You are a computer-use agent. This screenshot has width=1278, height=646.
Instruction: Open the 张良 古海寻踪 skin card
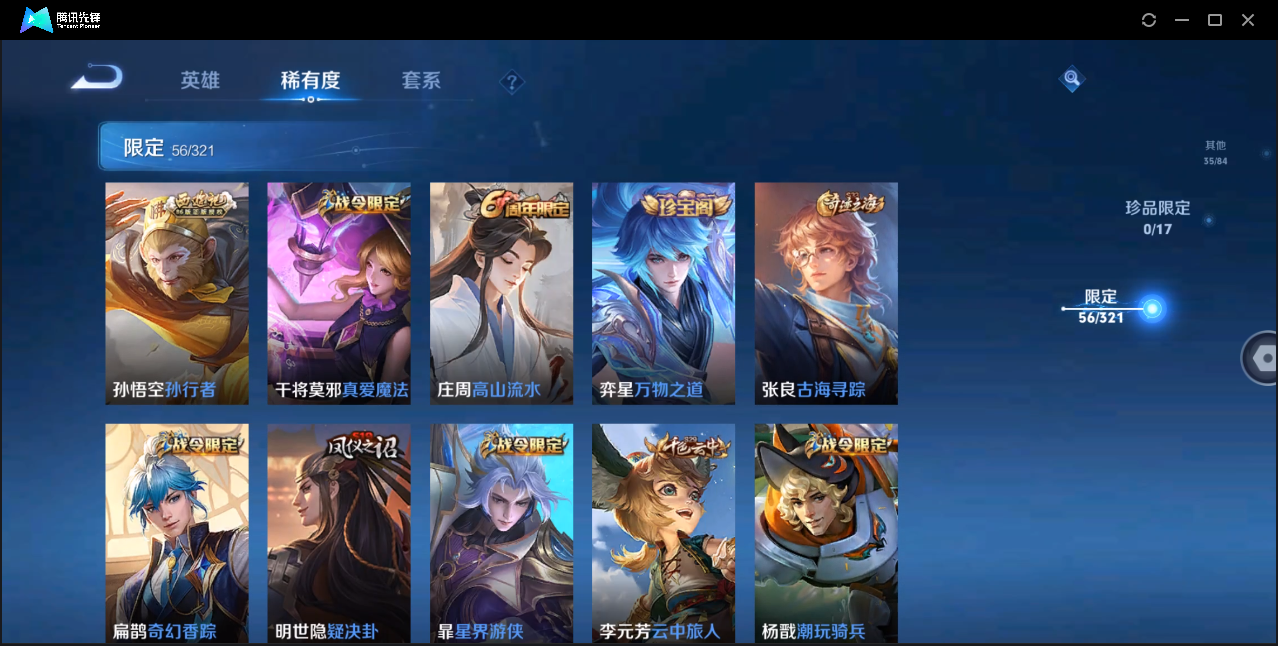click(x=826, y=293)
